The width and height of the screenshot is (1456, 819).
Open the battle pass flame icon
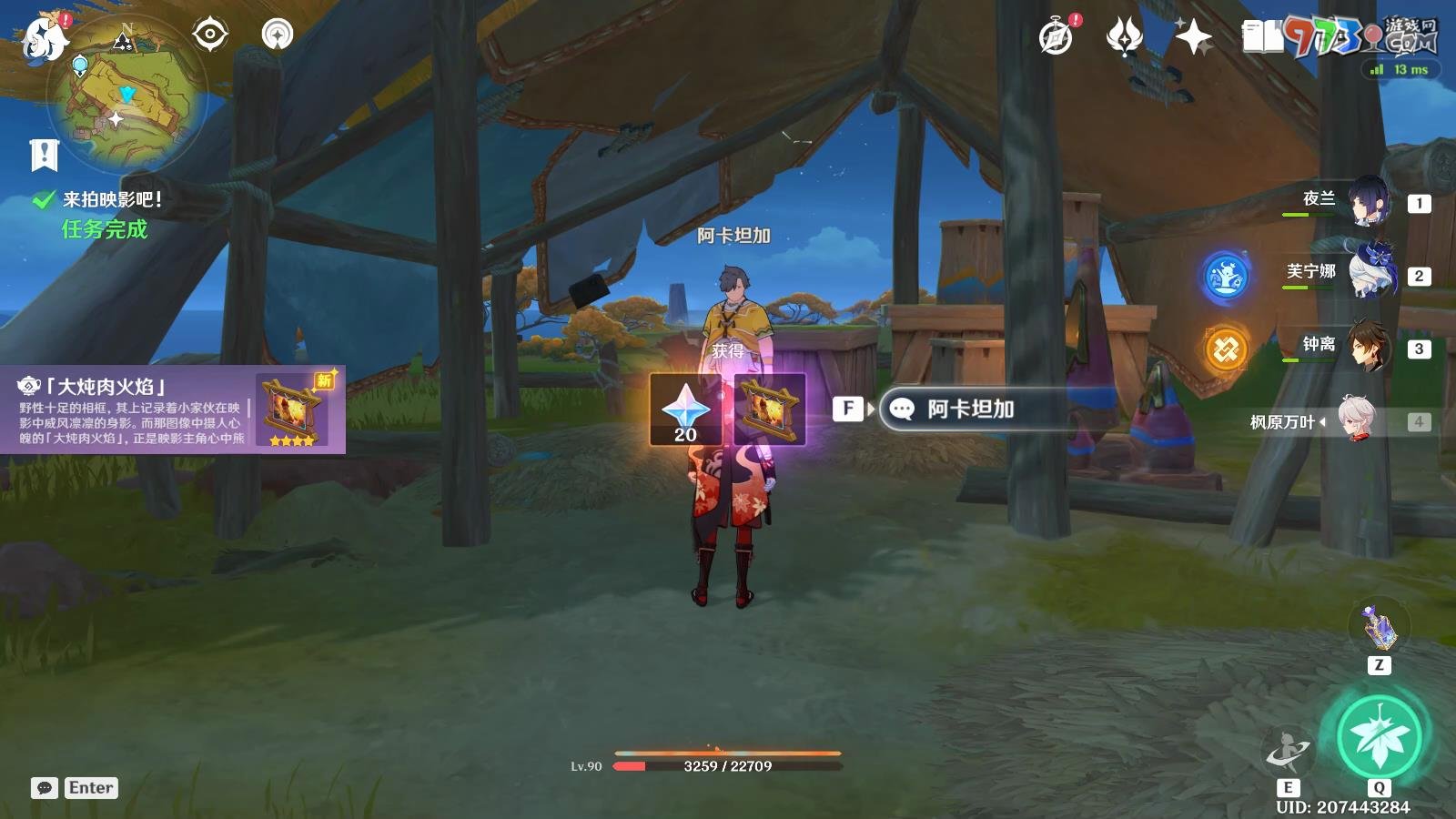tap(1125, 37)
